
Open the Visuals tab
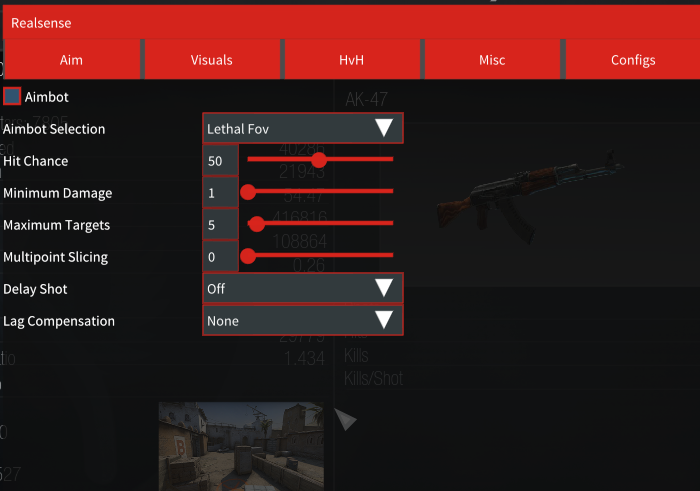[x=211, y=60]
